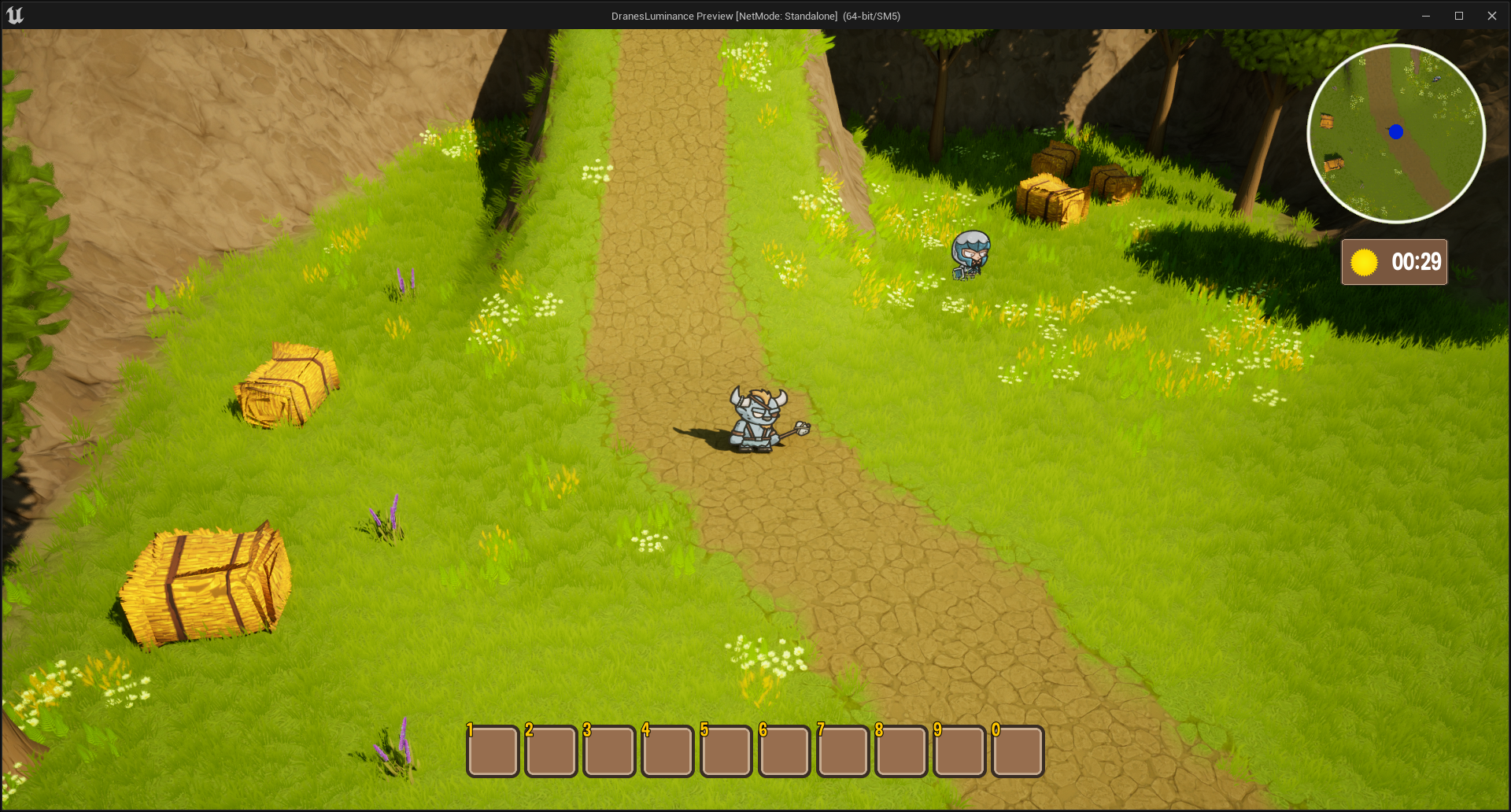Image resolution: width=1511 pixels, height=812 pixels.
Task: Select hotbar slot number 1
Action: pyautogui.click(x=493, y=751)
